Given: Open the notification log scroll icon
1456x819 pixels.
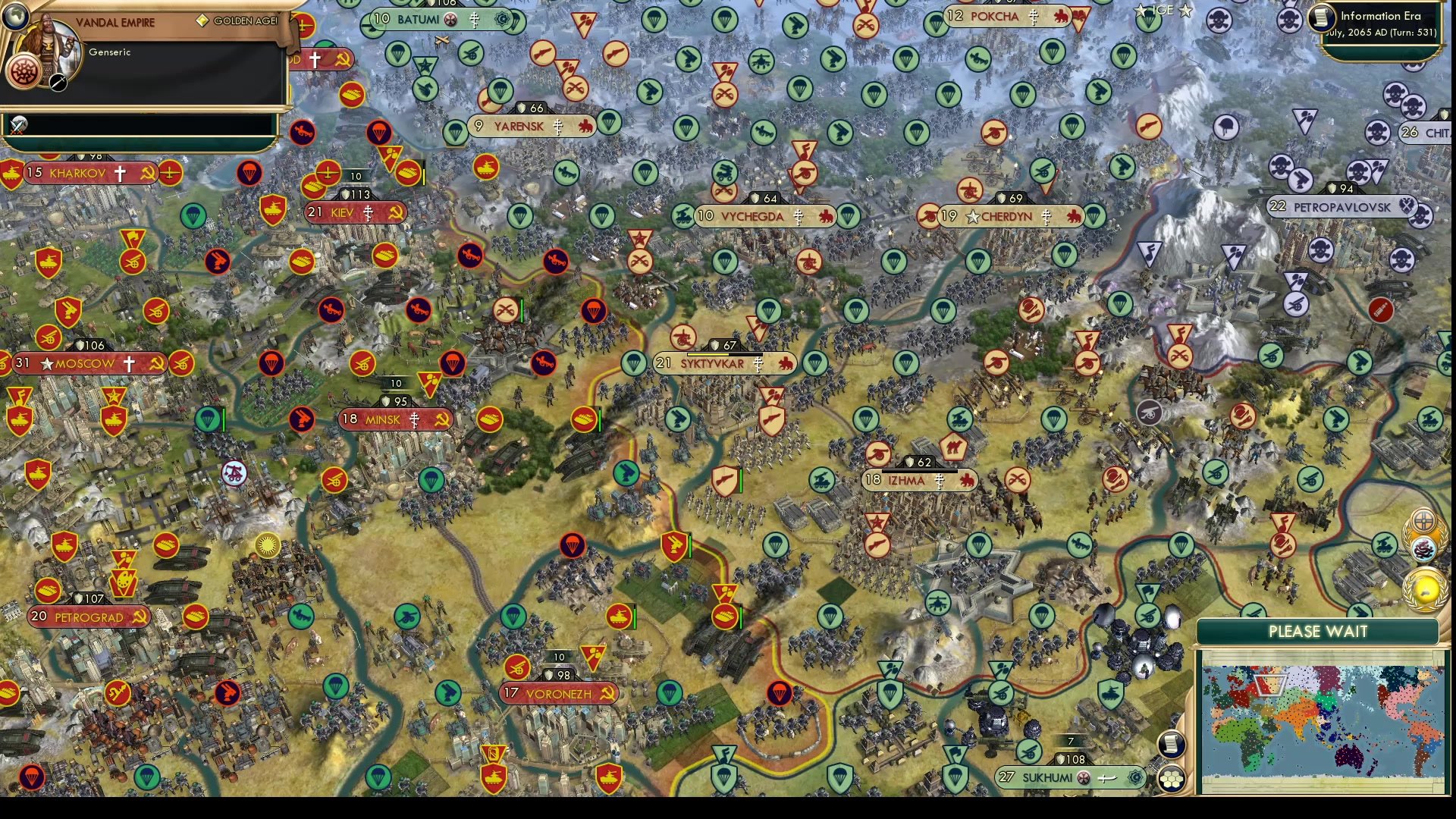Looking at the screenshot, I should click(x=1171, y=745).
